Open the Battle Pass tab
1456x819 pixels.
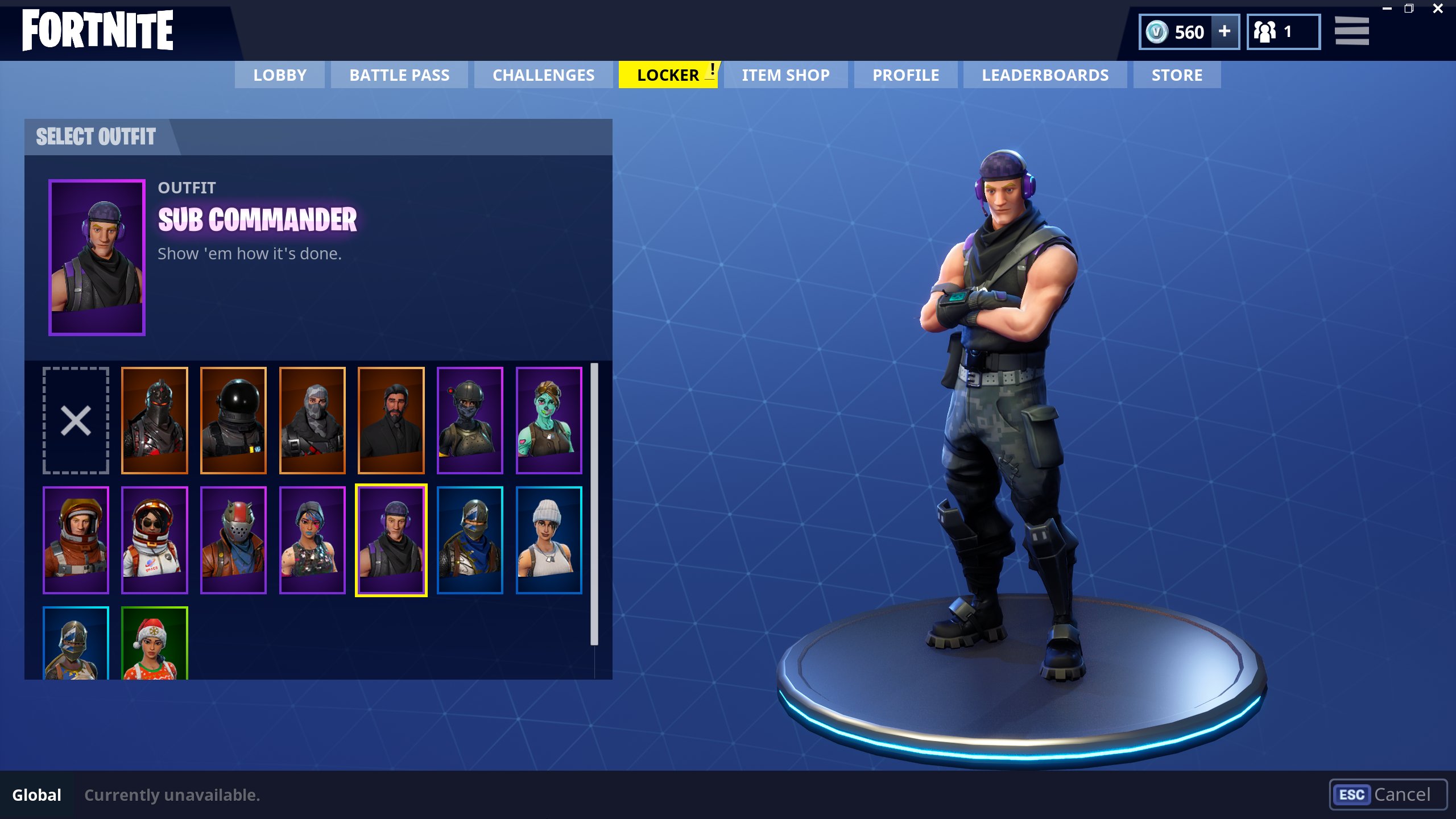tap(399, 75)
